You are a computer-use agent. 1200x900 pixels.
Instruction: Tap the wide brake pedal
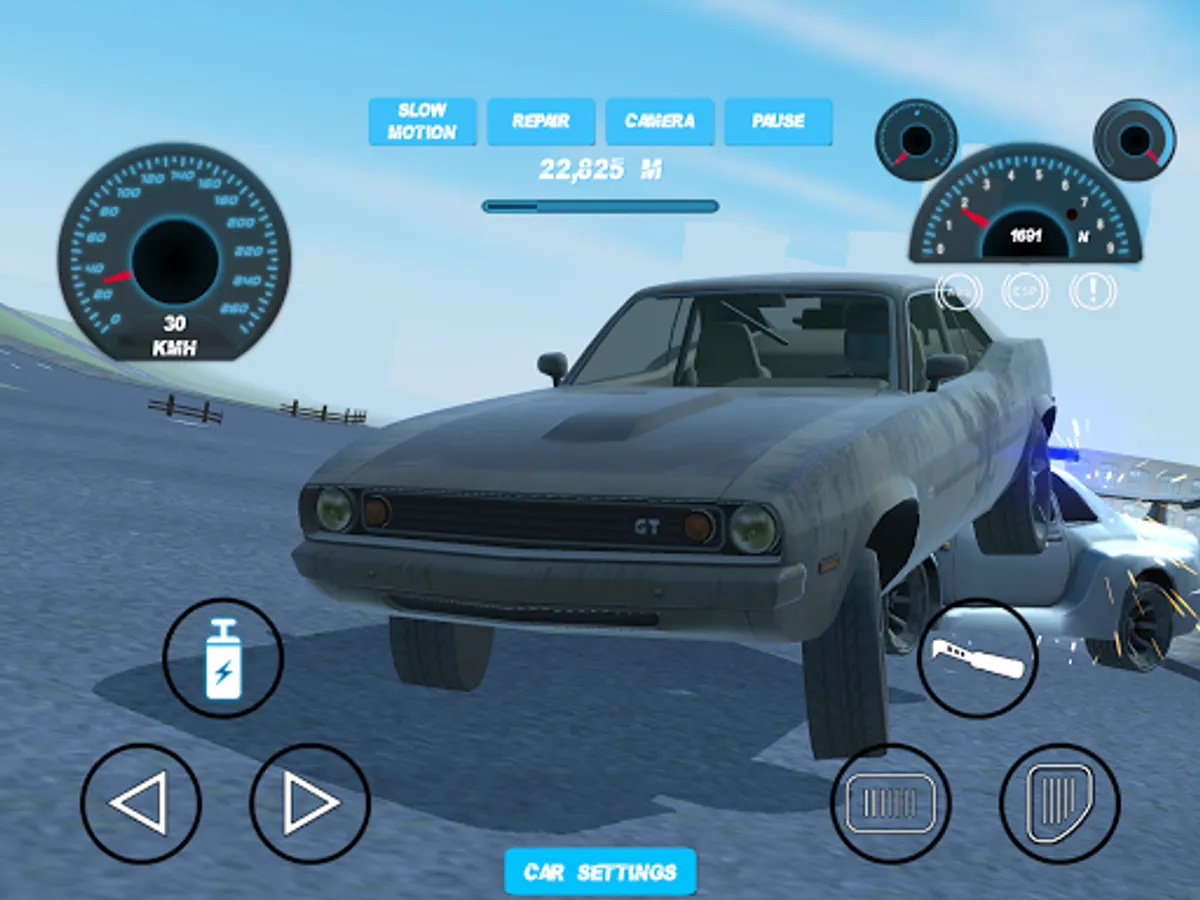click(x=891, y=803)
